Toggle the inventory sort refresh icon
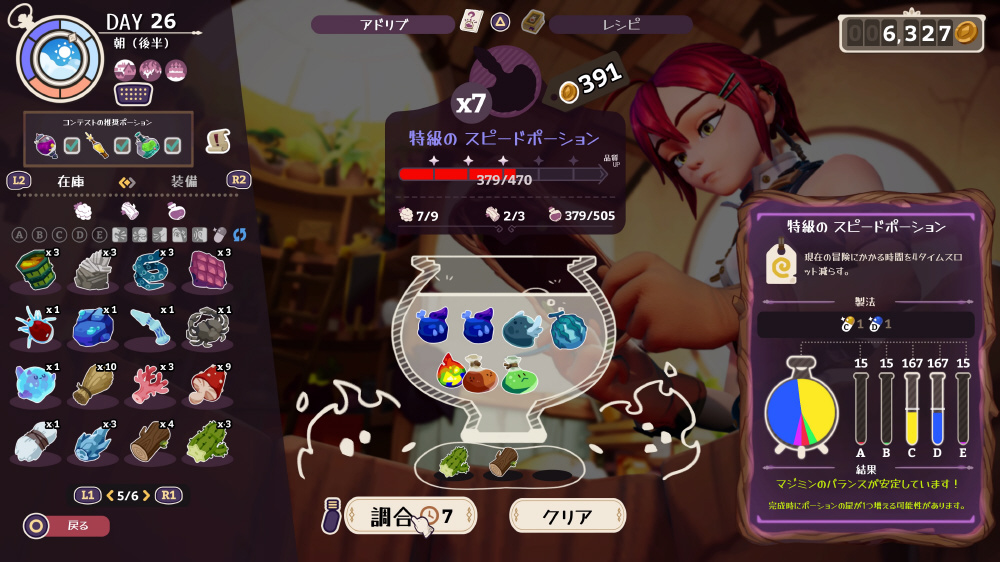Image resolution: width=1000 pixels, height=562 pixels. pyautogui.click(x=239, y=235)
